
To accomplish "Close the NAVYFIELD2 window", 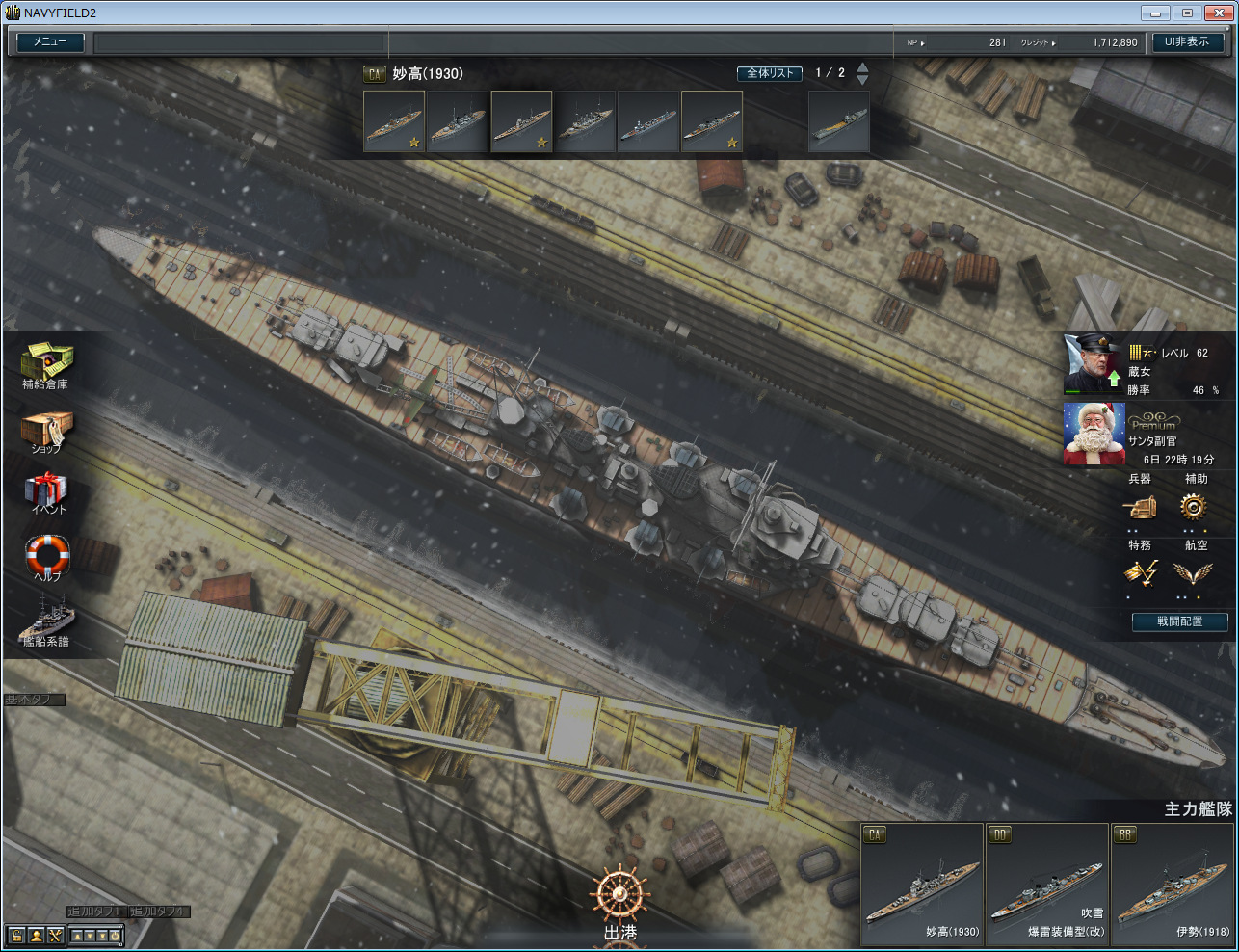I will click(x=1218, y=13).
